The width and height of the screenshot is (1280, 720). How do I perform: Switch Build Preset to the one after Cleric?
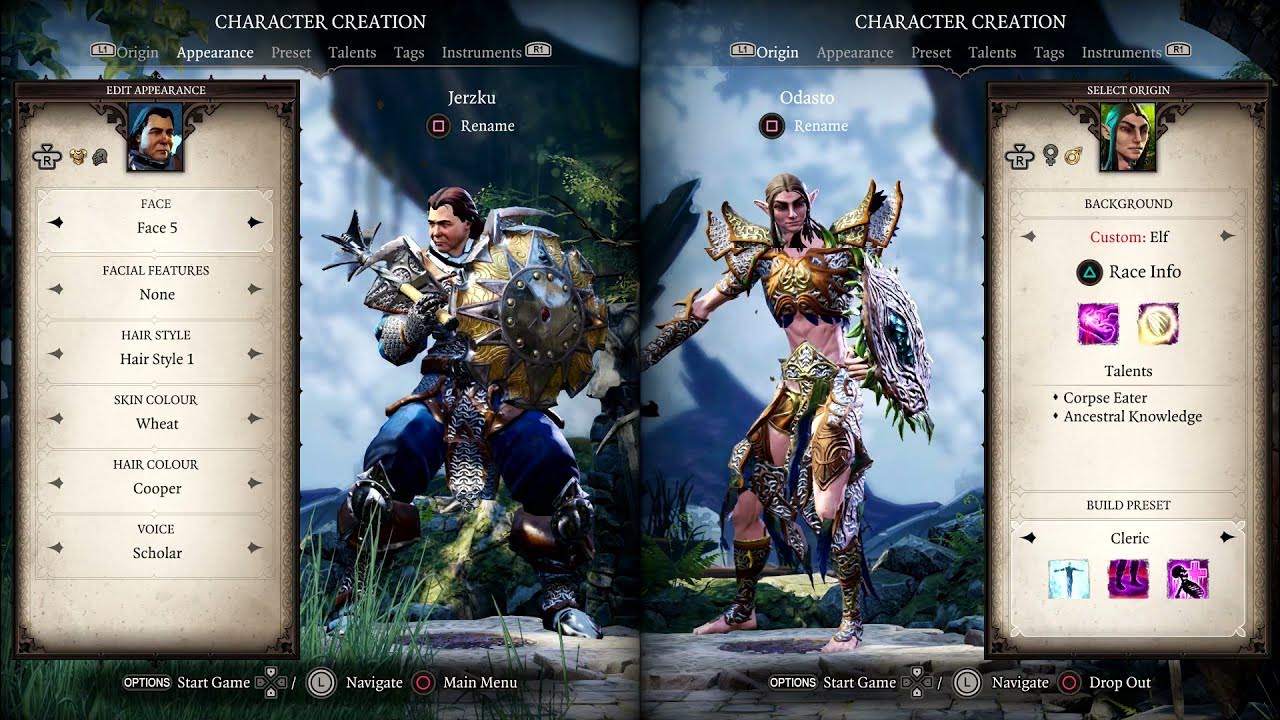pos(1227,538)
